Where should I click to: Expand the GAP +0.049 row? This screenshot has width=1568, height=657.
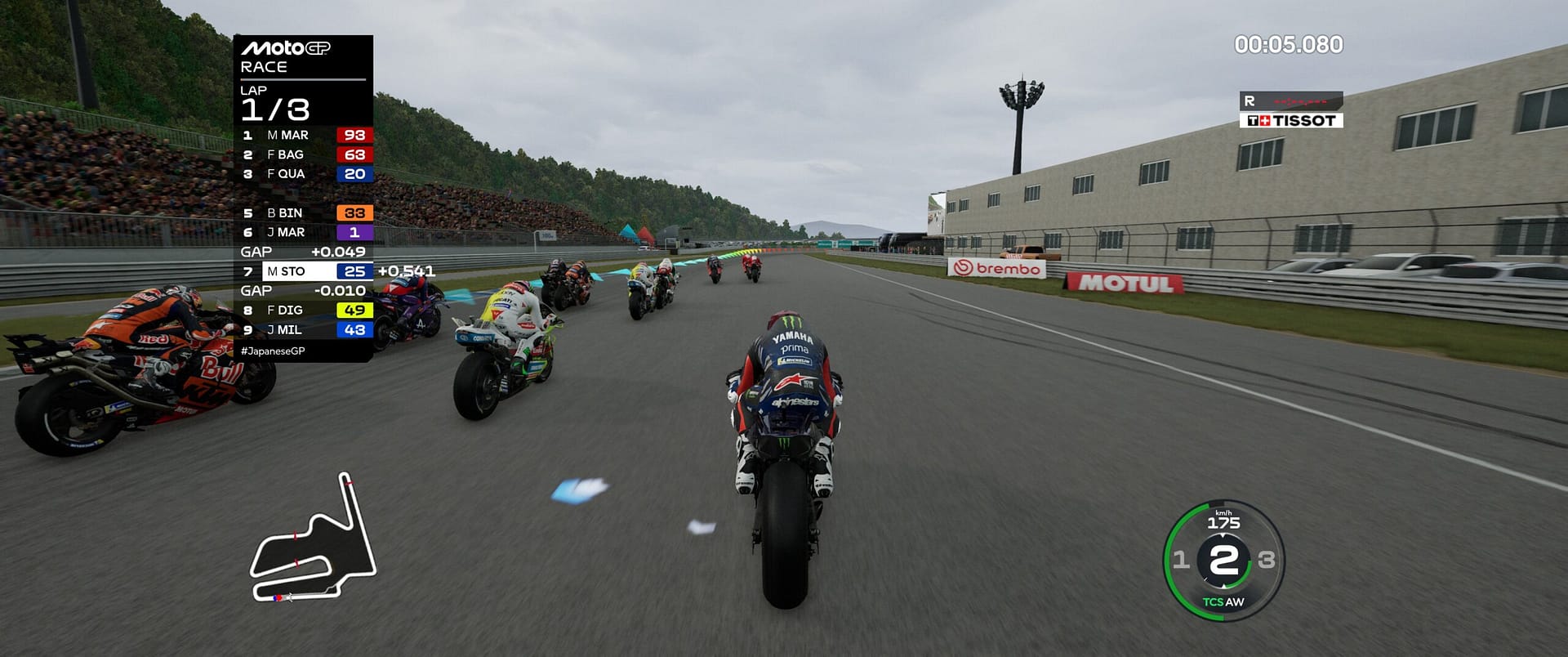click(303, 253)
